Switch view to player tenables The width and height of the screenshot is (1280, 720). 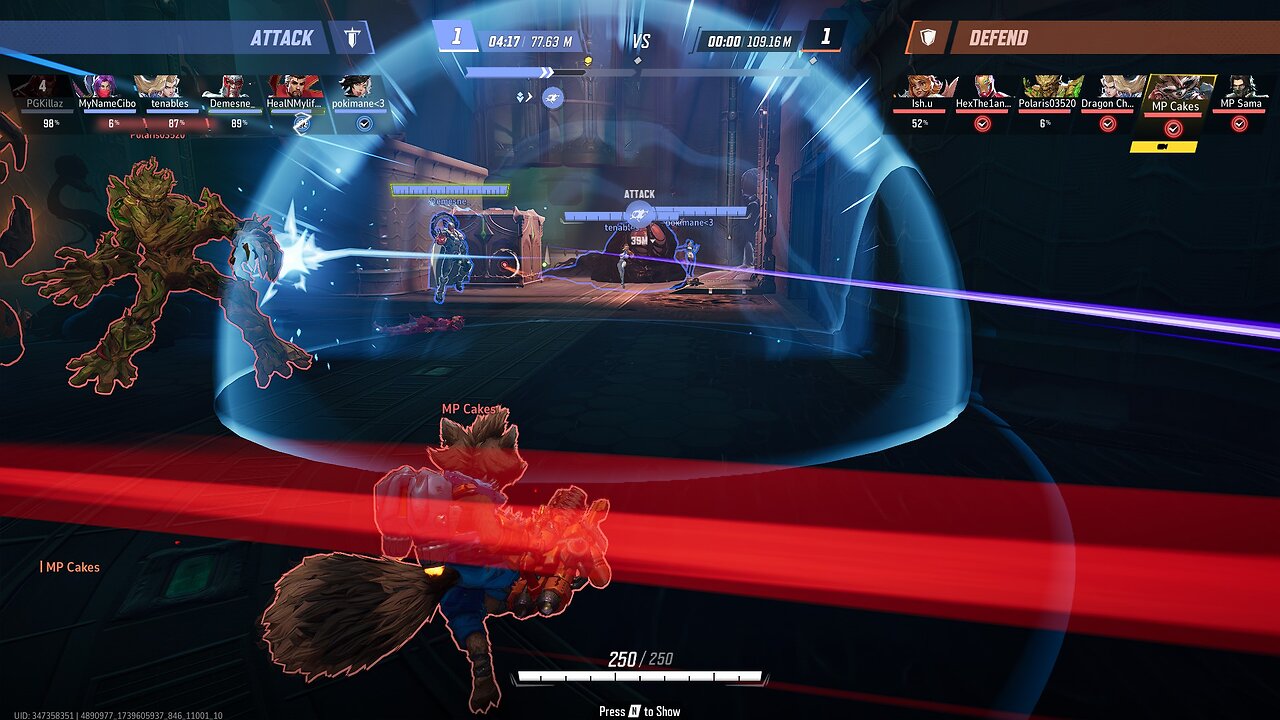click(169, 88)
